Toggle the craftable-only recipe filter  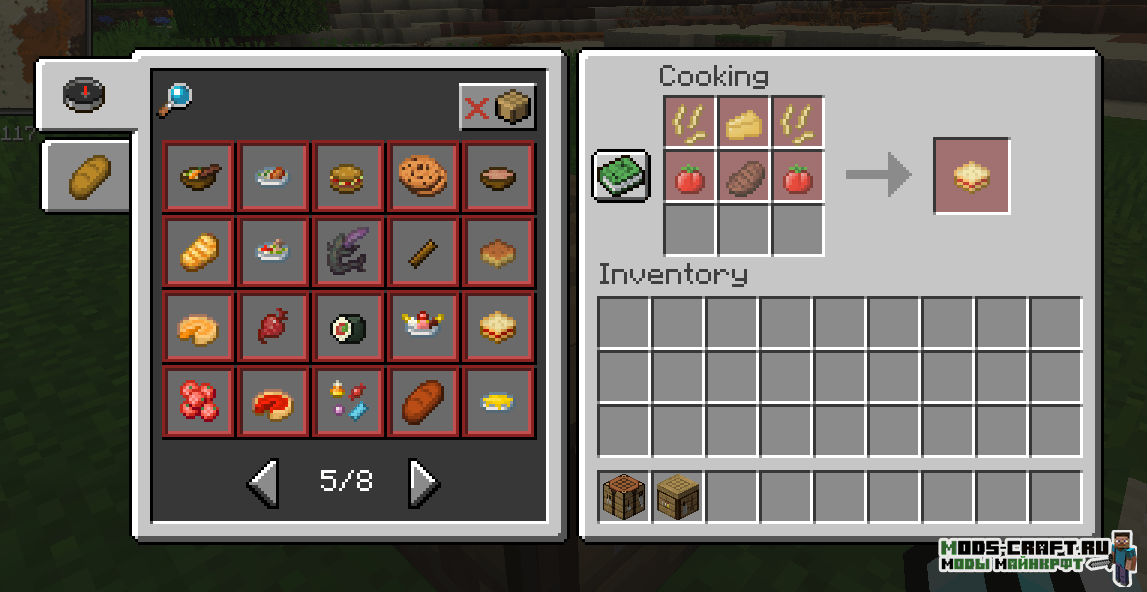click(497, 107)
